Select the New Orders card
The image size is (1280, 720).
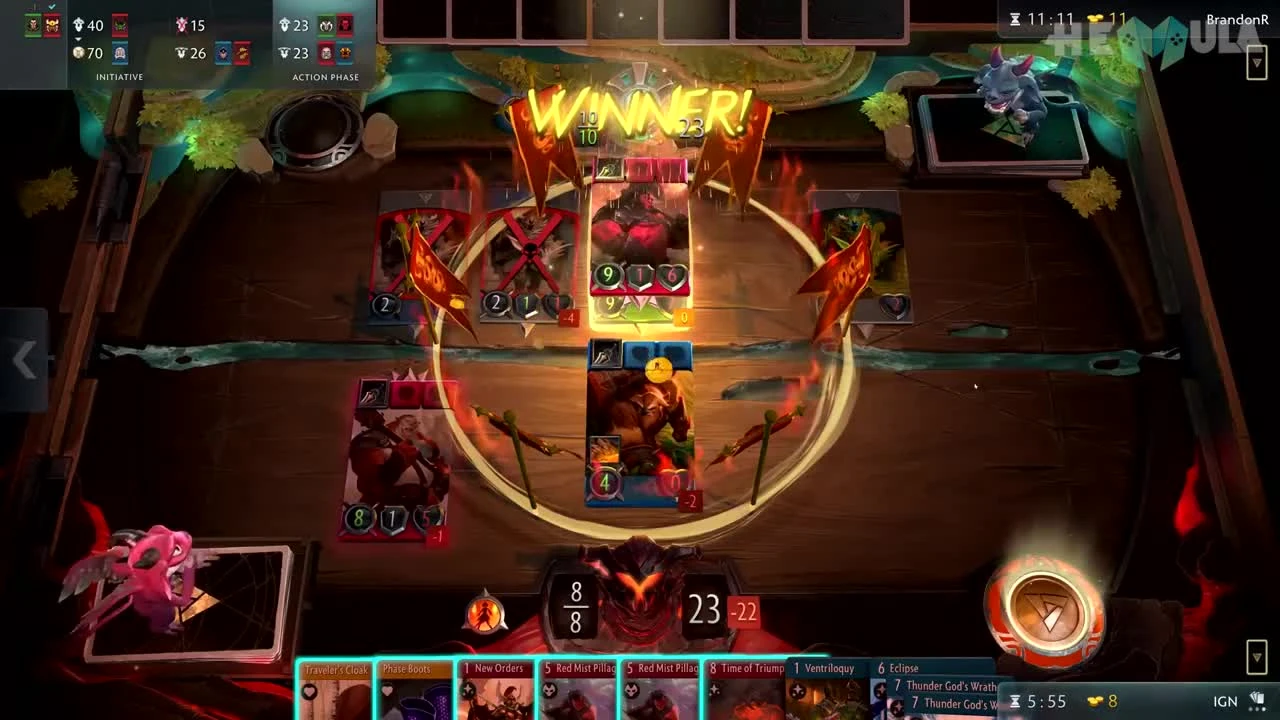tap(497, 690)
